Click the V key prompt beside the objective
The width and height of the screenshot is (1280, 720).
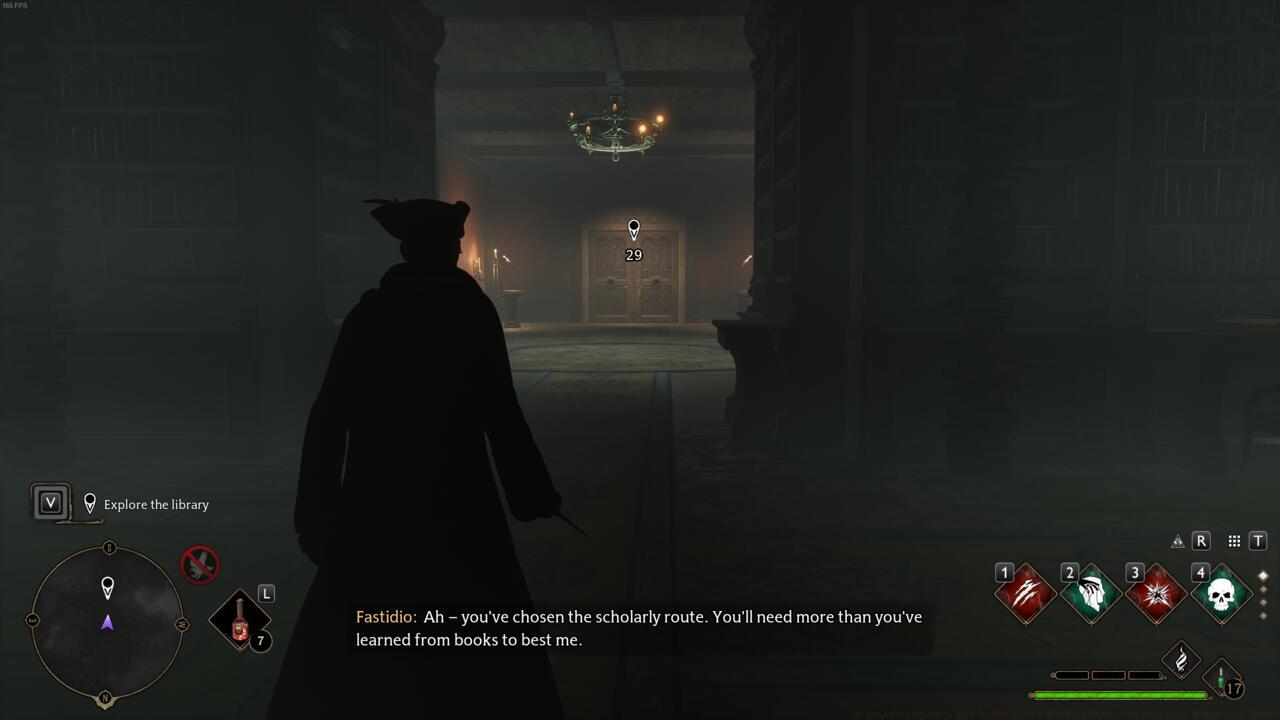(49, 503)
